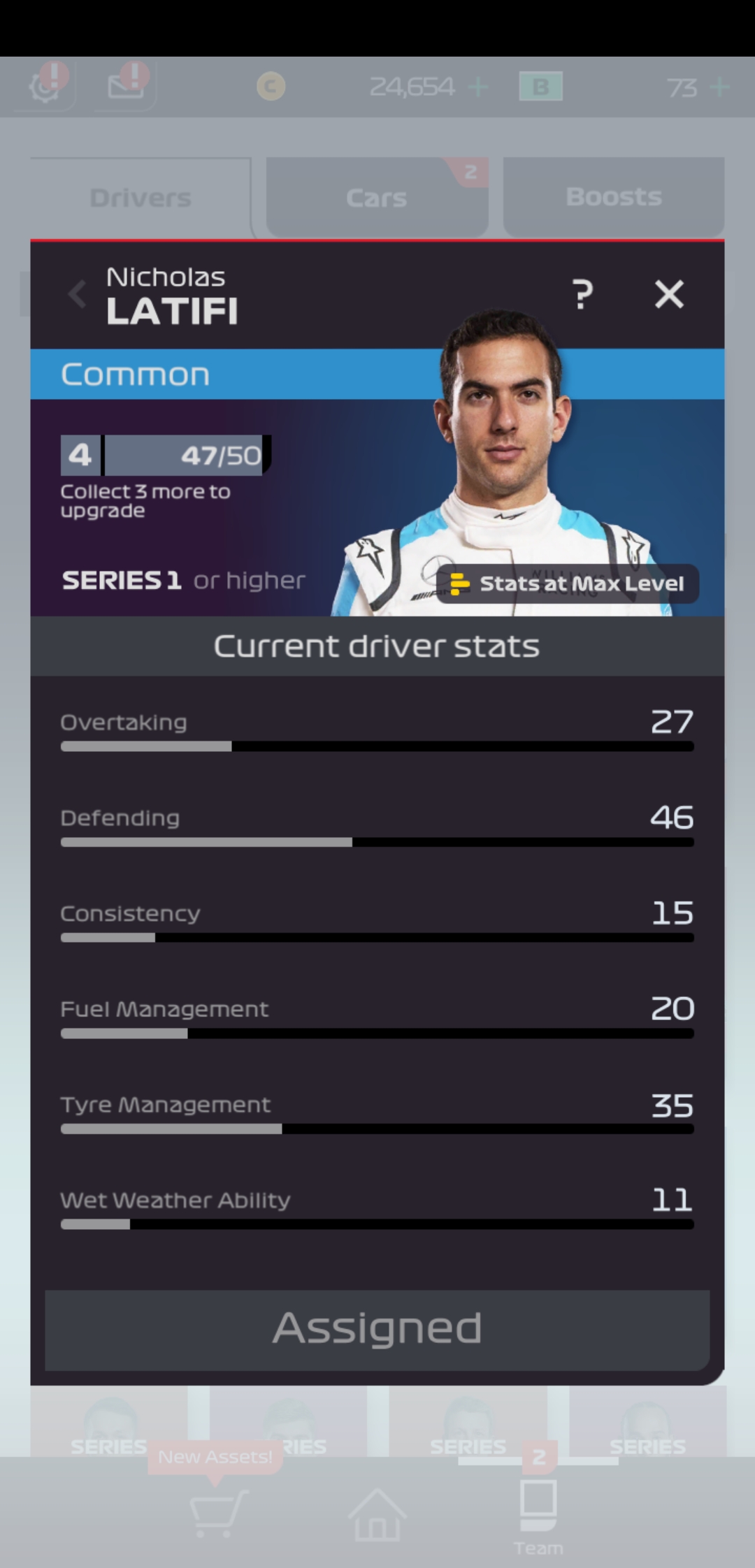The width and height of the screenshot is (755, 1568).
Task: Switch to the Boosts tab
Action: pos(613,198)
